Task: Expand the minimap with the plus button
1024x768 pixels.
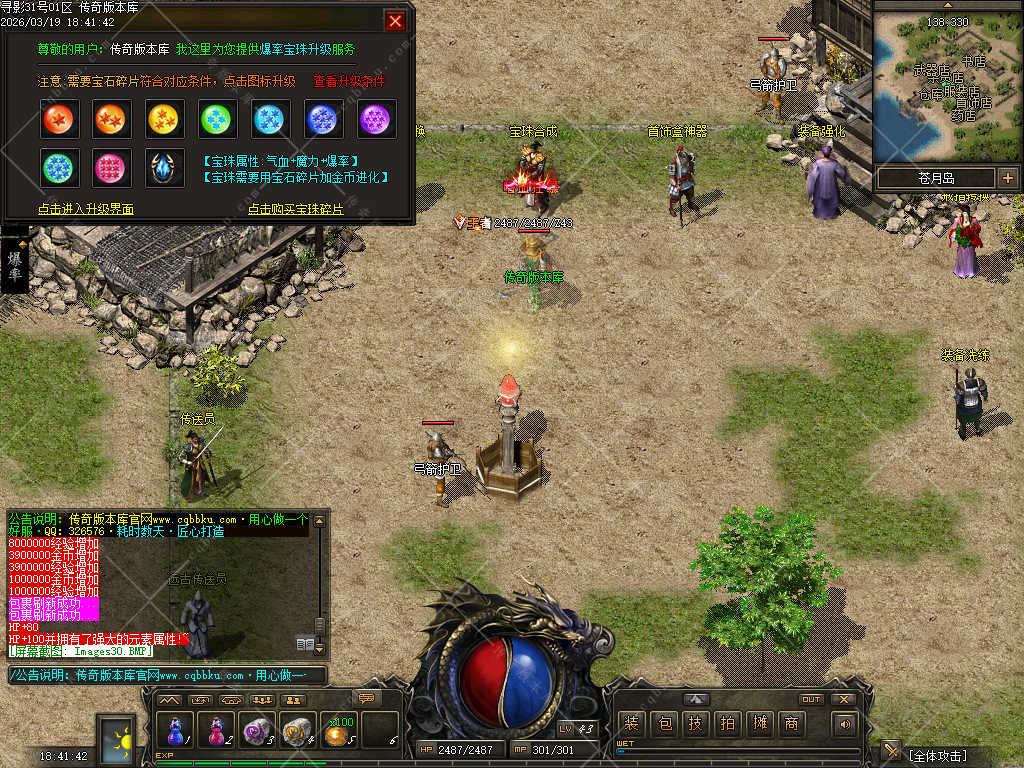Action: 1007,178
